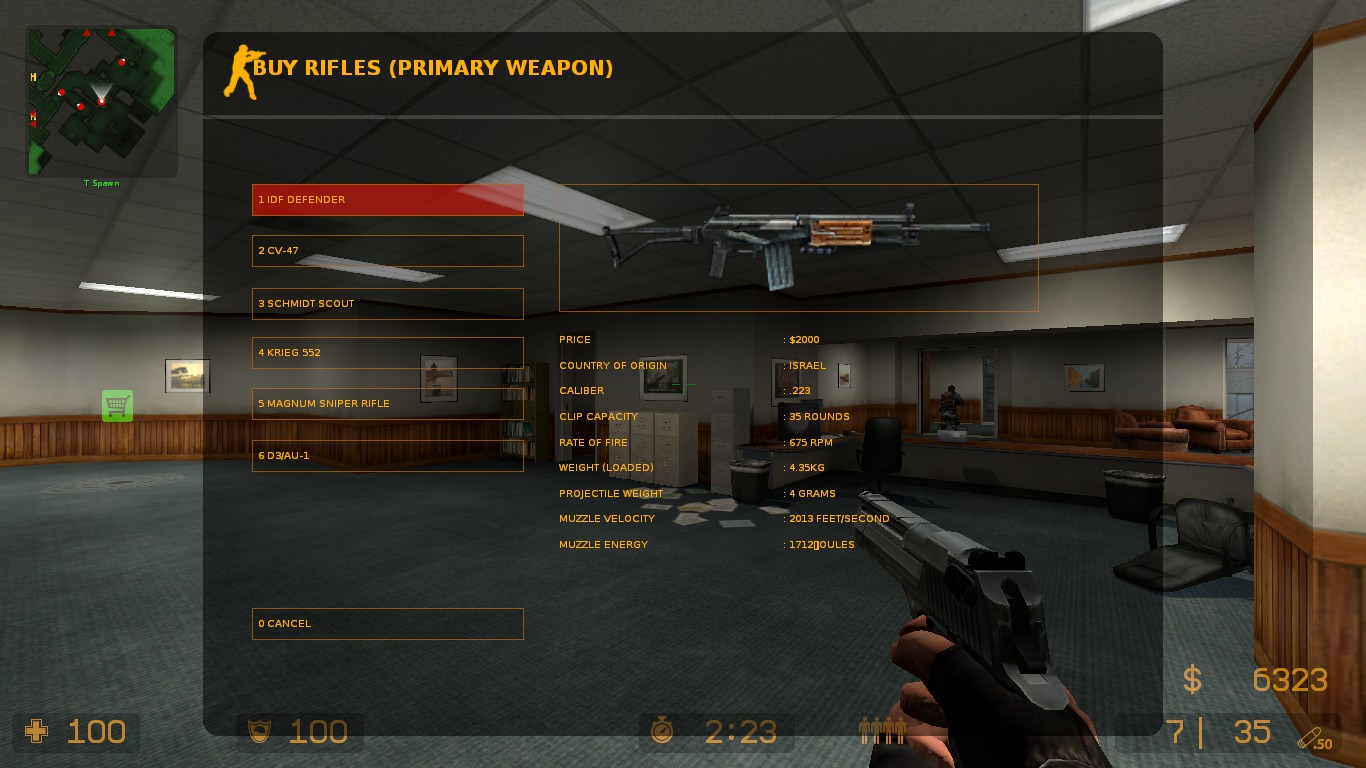Select the 5 MAGNUM SNIPER RIFLE entry
This screenshot has width=1366, height=768.
[388, 403]
